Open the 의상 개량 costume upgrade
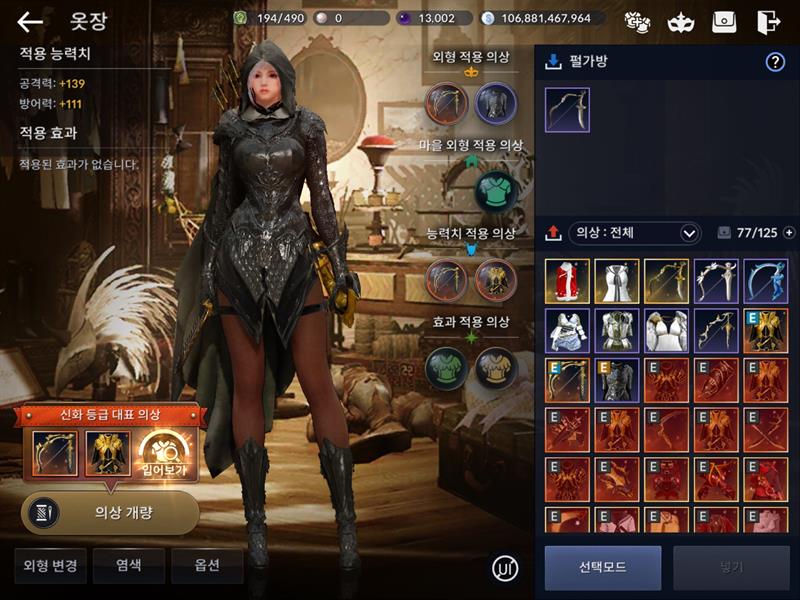 point(110,513)
